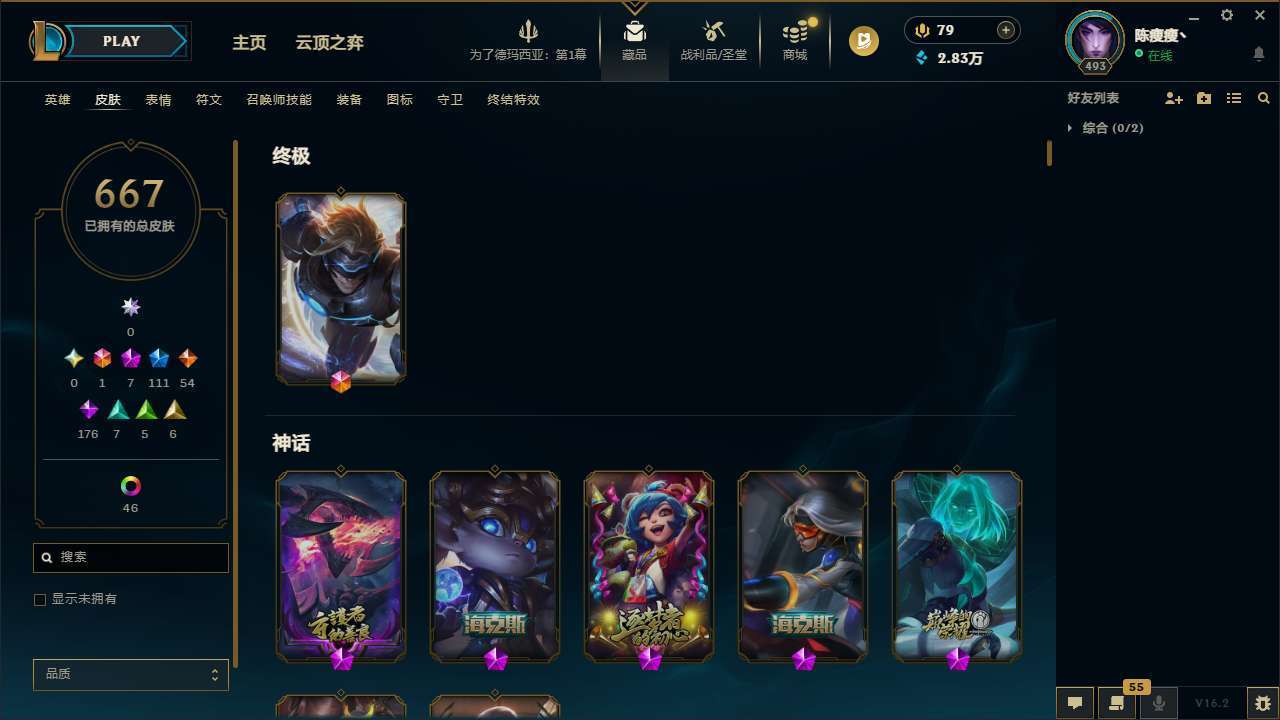Click the friend list search icon
The height and width of the screenshot is (720, 1280).
tap(1264, 98)
